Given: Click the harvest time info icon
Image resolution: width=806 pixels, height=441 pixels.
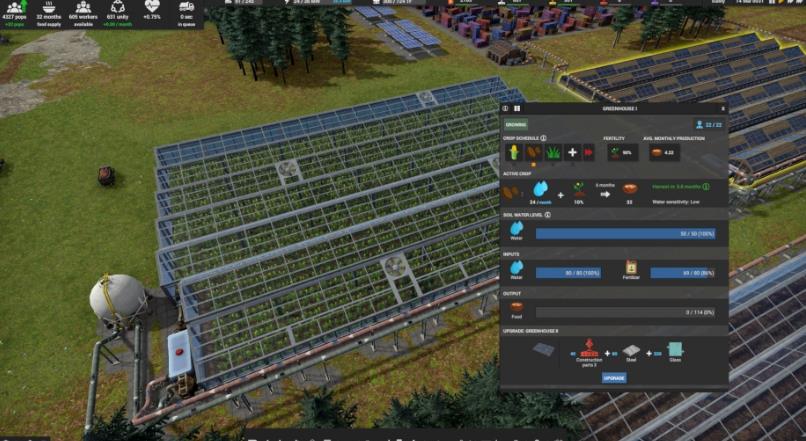Looking at the screenshot, I should point(707,186).
